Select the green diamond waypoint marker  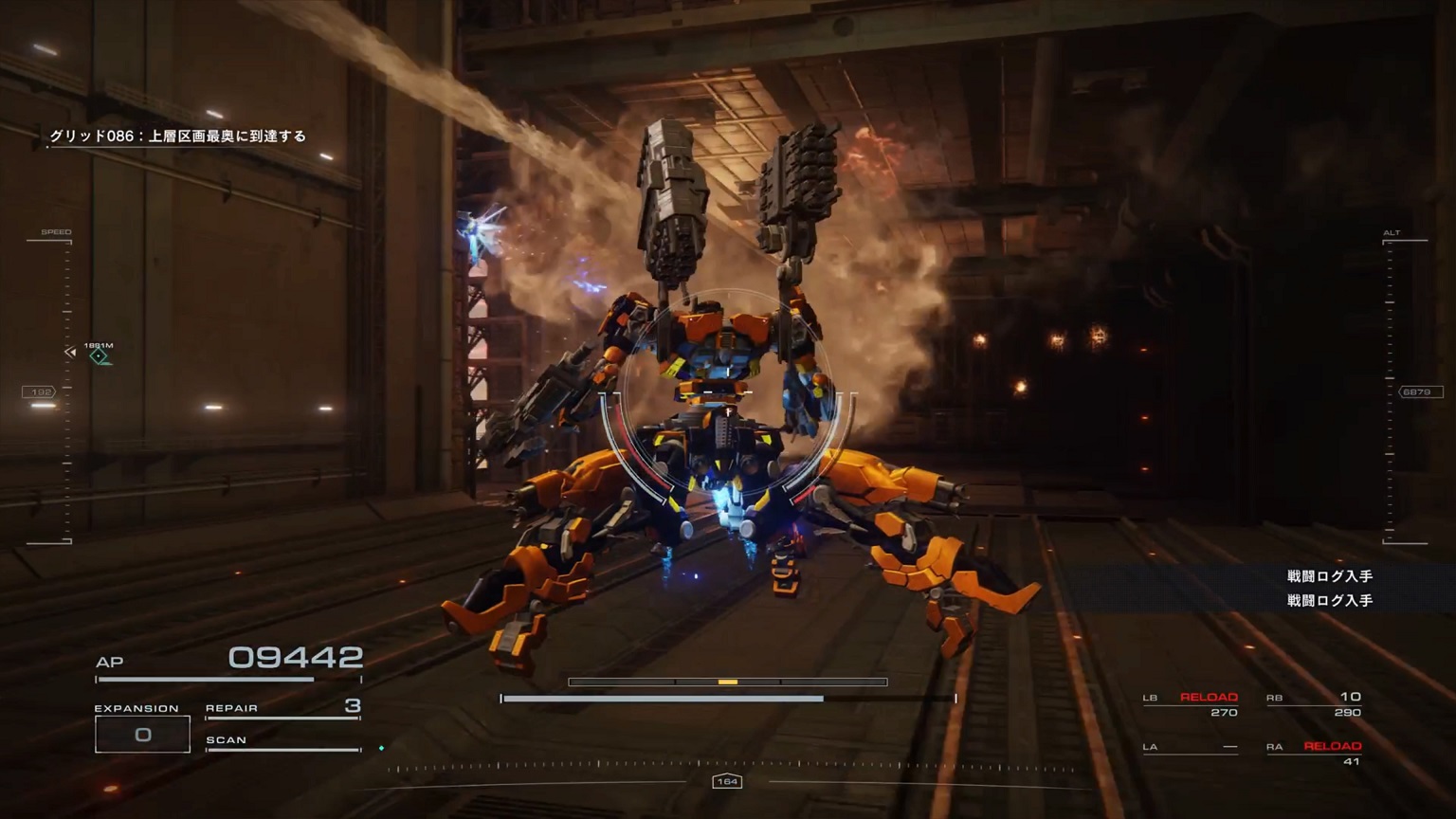99,355
